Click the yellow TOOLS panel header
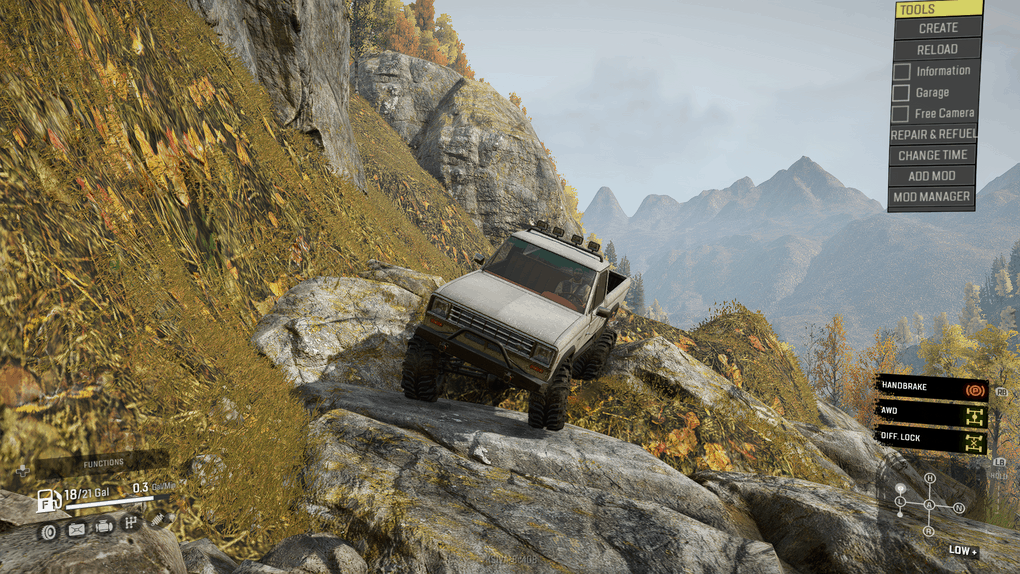The height and width of the screenshot is (574, 1020). [x=938, y=9]
